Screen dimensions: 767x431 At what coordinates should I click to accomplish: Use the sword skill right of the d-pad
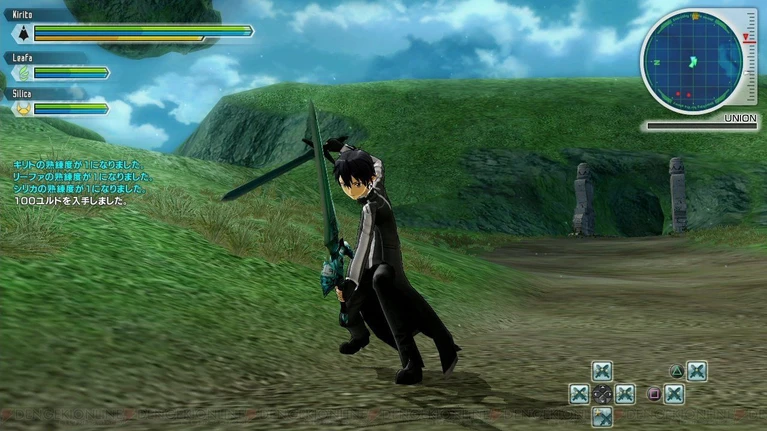pos(625,394)
